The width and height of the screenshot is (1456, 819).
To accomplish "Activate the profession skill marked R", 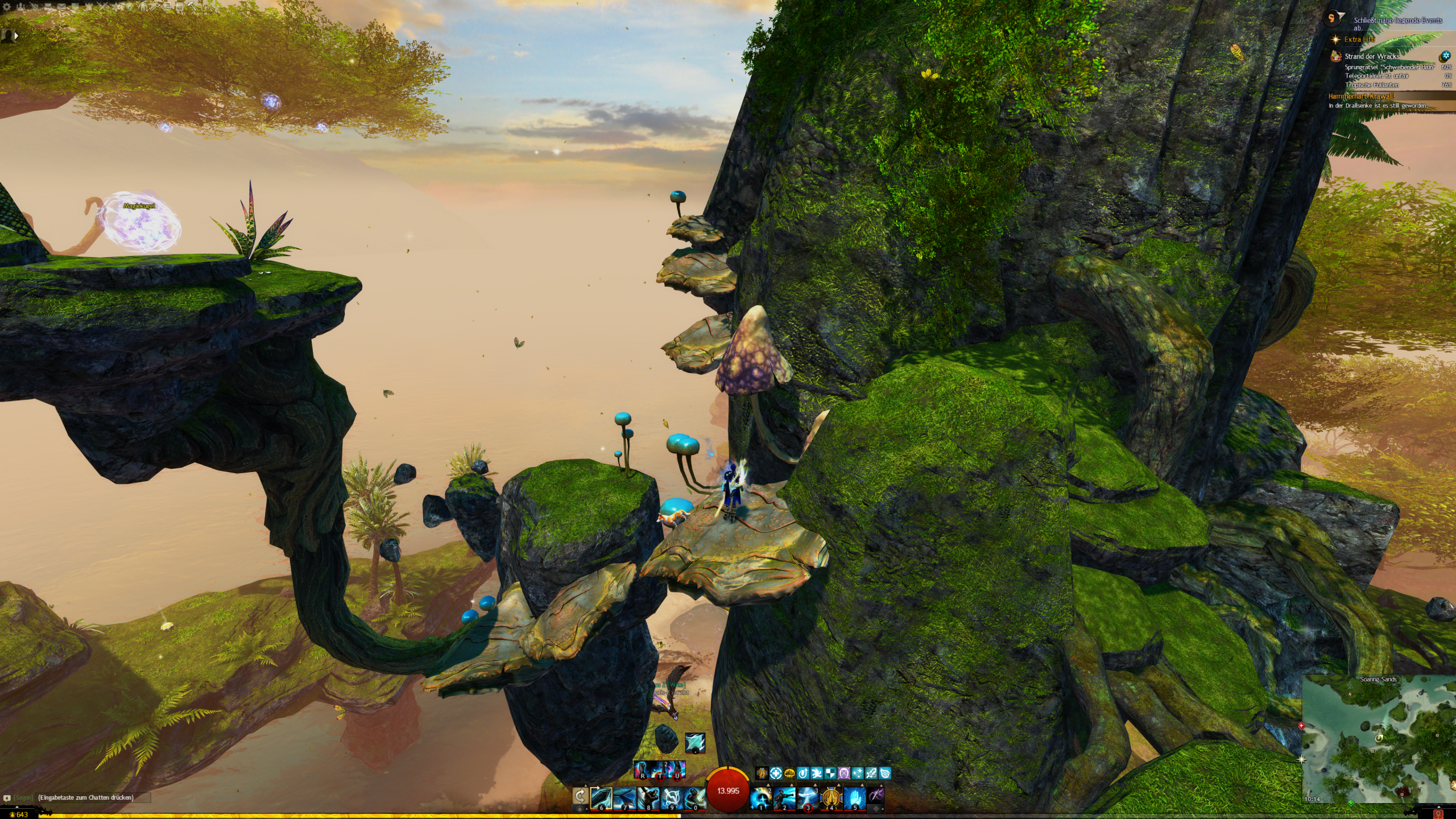I will (x=643, y=770).
